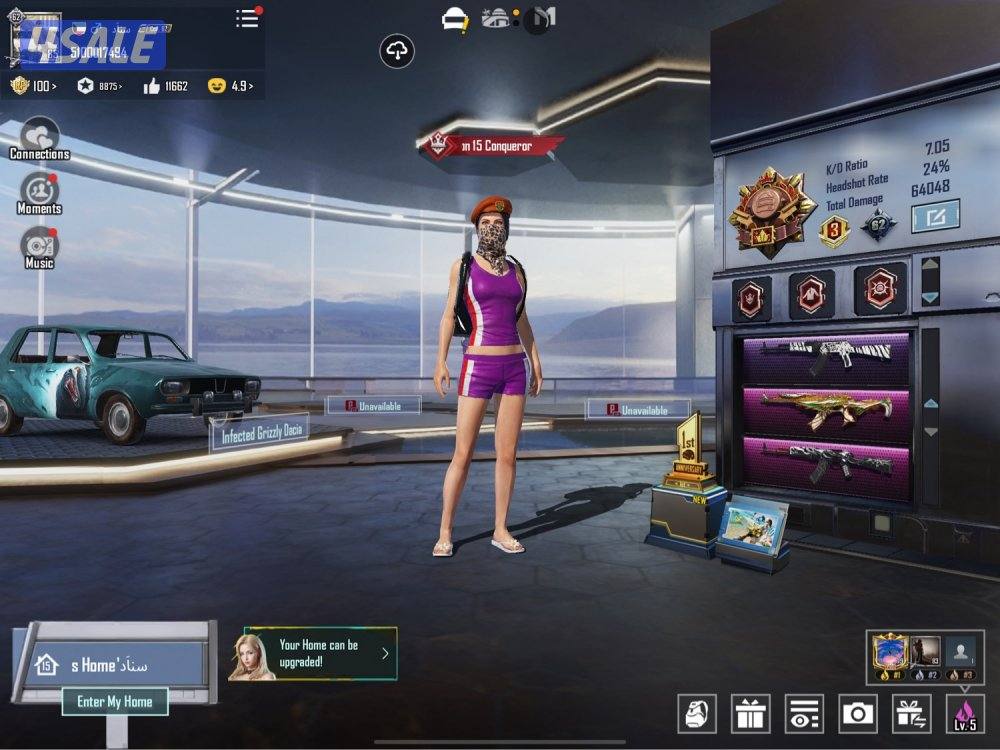Open the 4.9 smiley rating
The width and height of the screenshot is (1000, 750).
coord(229,86)
